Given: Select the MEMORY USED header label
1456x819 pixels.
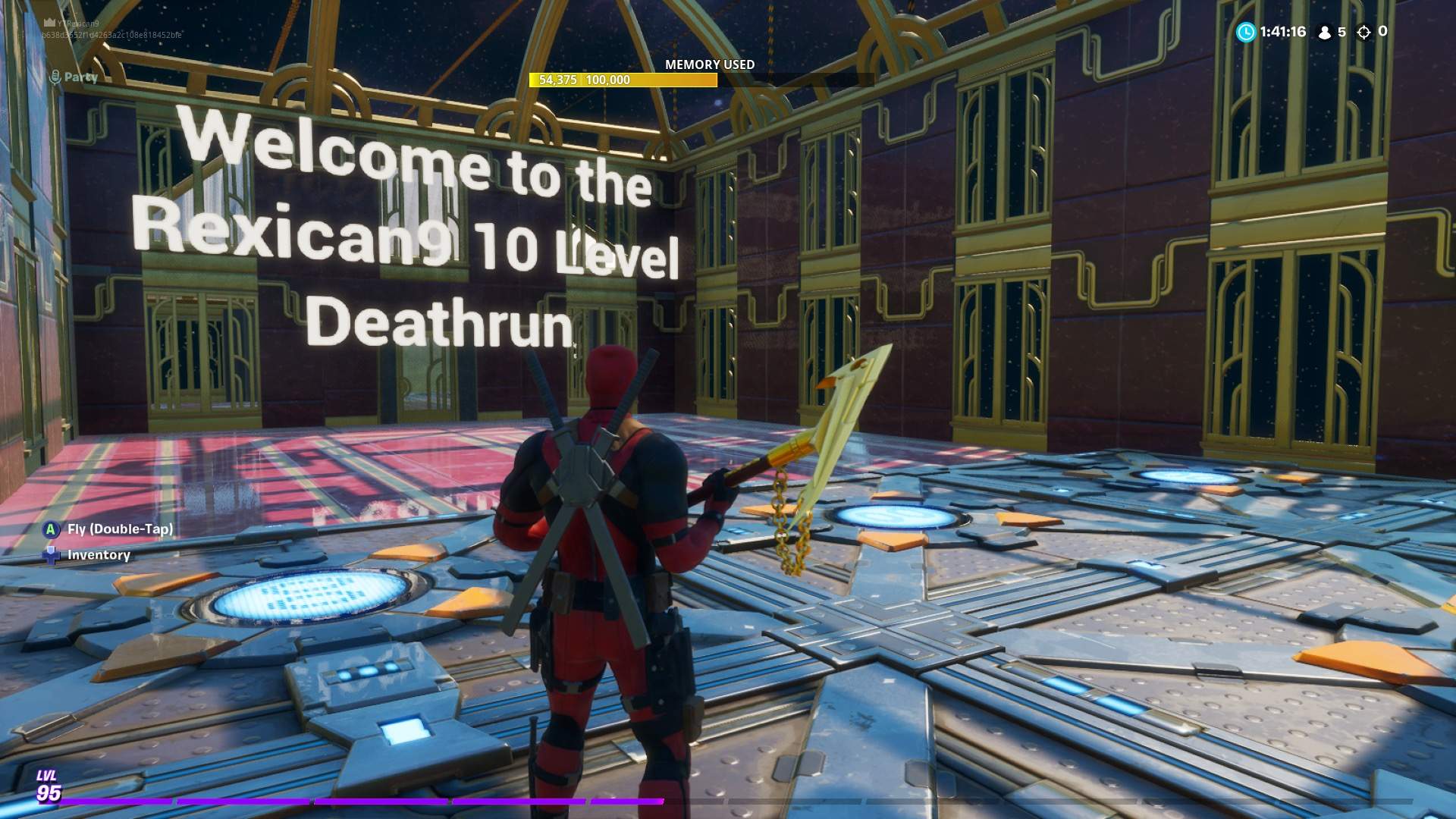Looking at the screenshot, I should coord(709,64).
